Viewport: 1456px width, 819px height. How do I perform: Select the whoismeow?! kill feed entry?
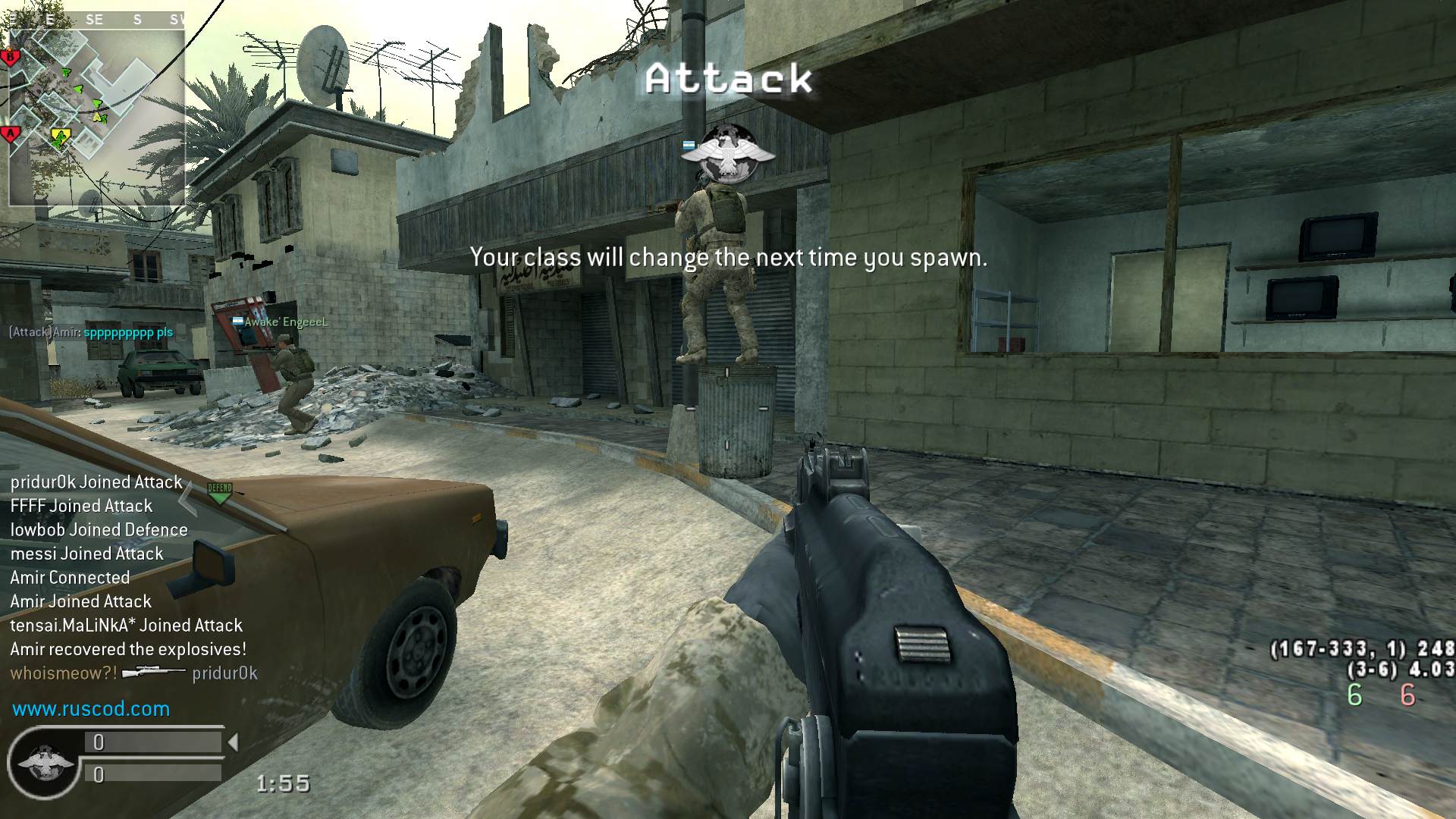[x=133, y=673]
